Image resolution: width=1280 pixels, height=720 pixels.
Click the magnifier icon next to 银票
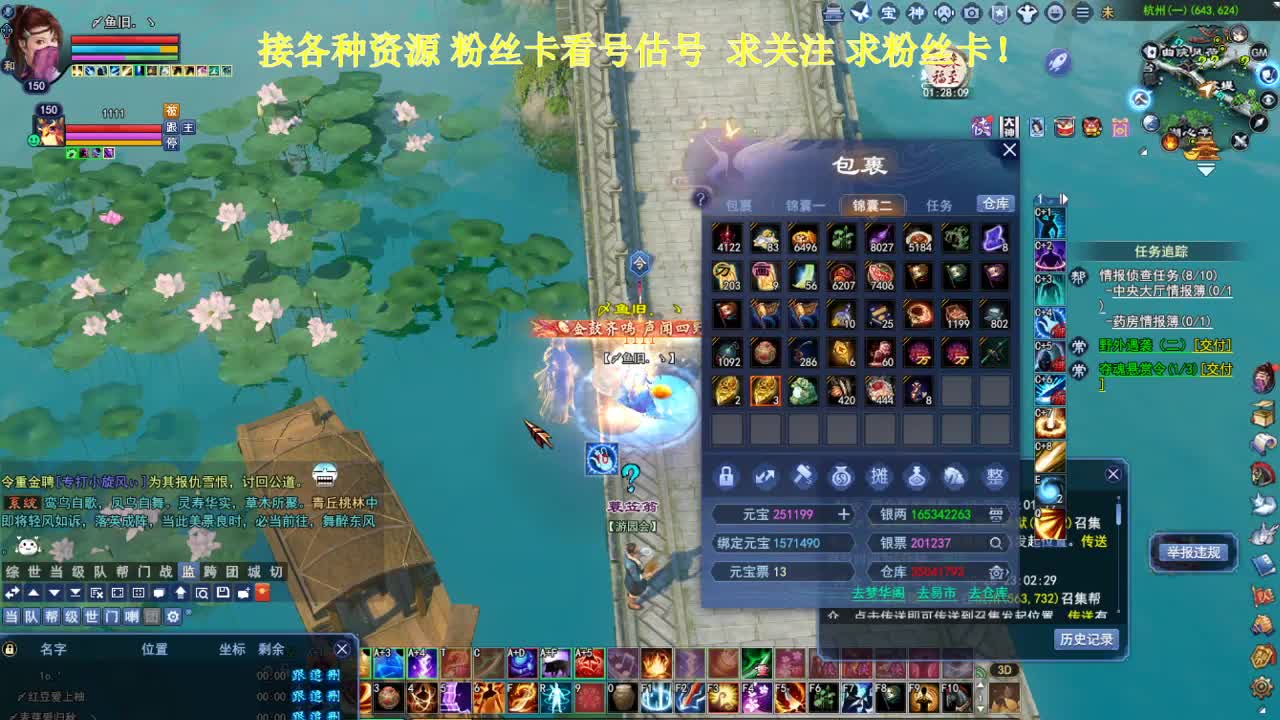(x=996, y=543)
